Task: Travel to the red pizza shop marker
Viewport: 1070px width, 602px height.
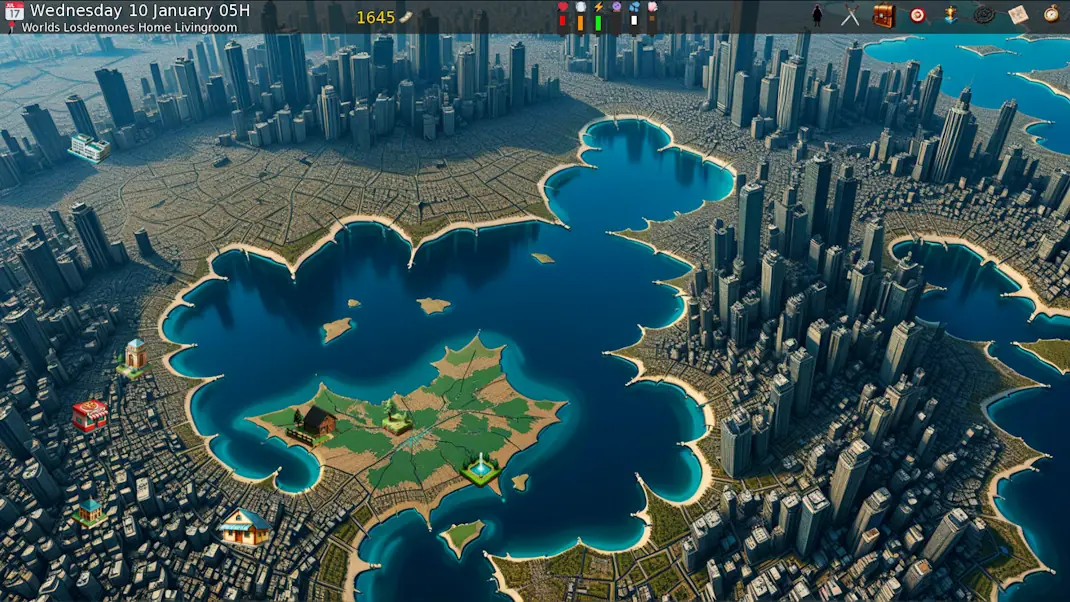Action: [89, 415]
